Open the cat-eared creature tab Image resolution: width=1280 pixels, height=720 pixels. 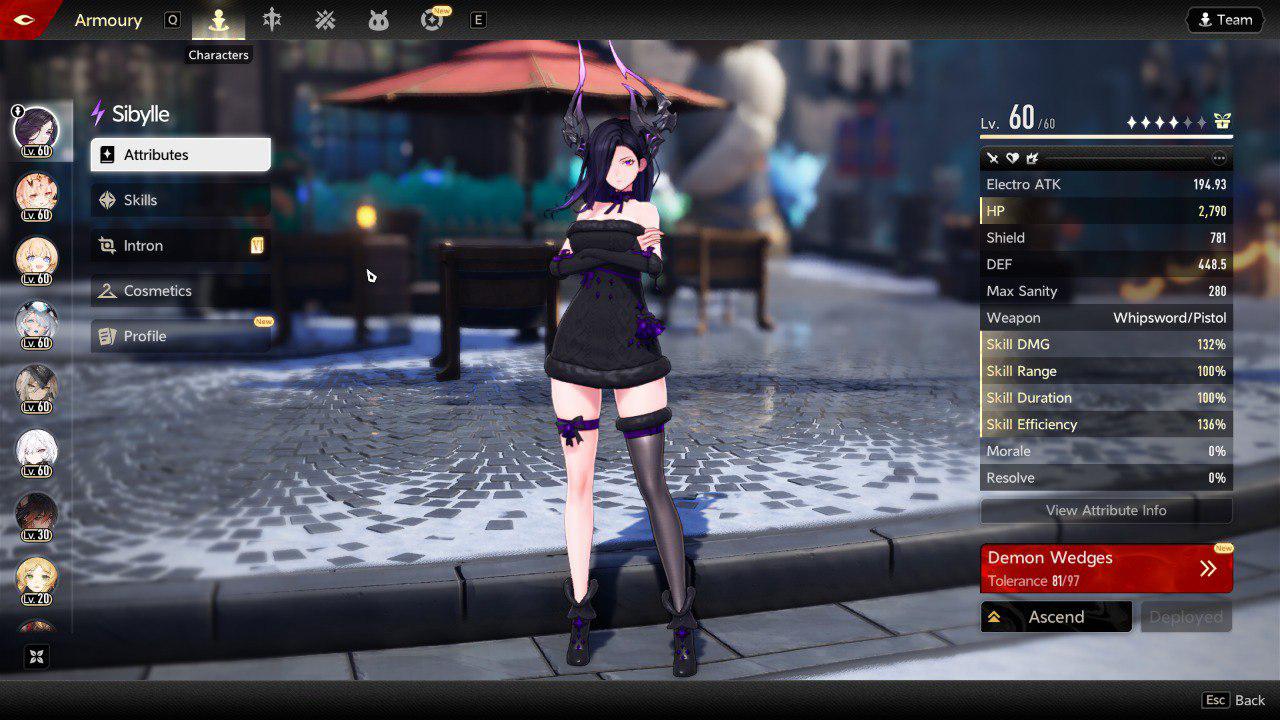[378, 20]
